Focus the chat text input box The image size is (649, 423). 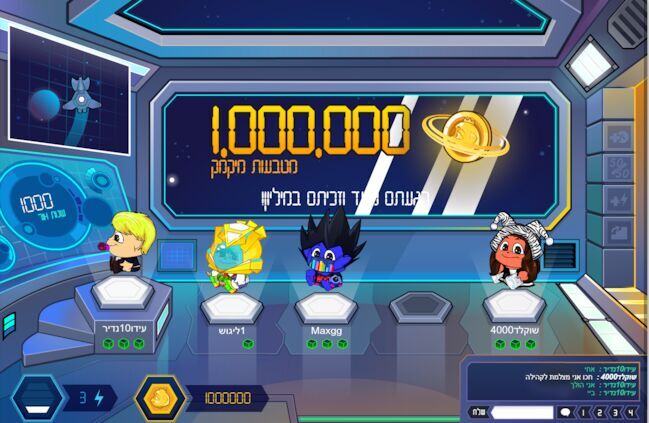point(521,411)
